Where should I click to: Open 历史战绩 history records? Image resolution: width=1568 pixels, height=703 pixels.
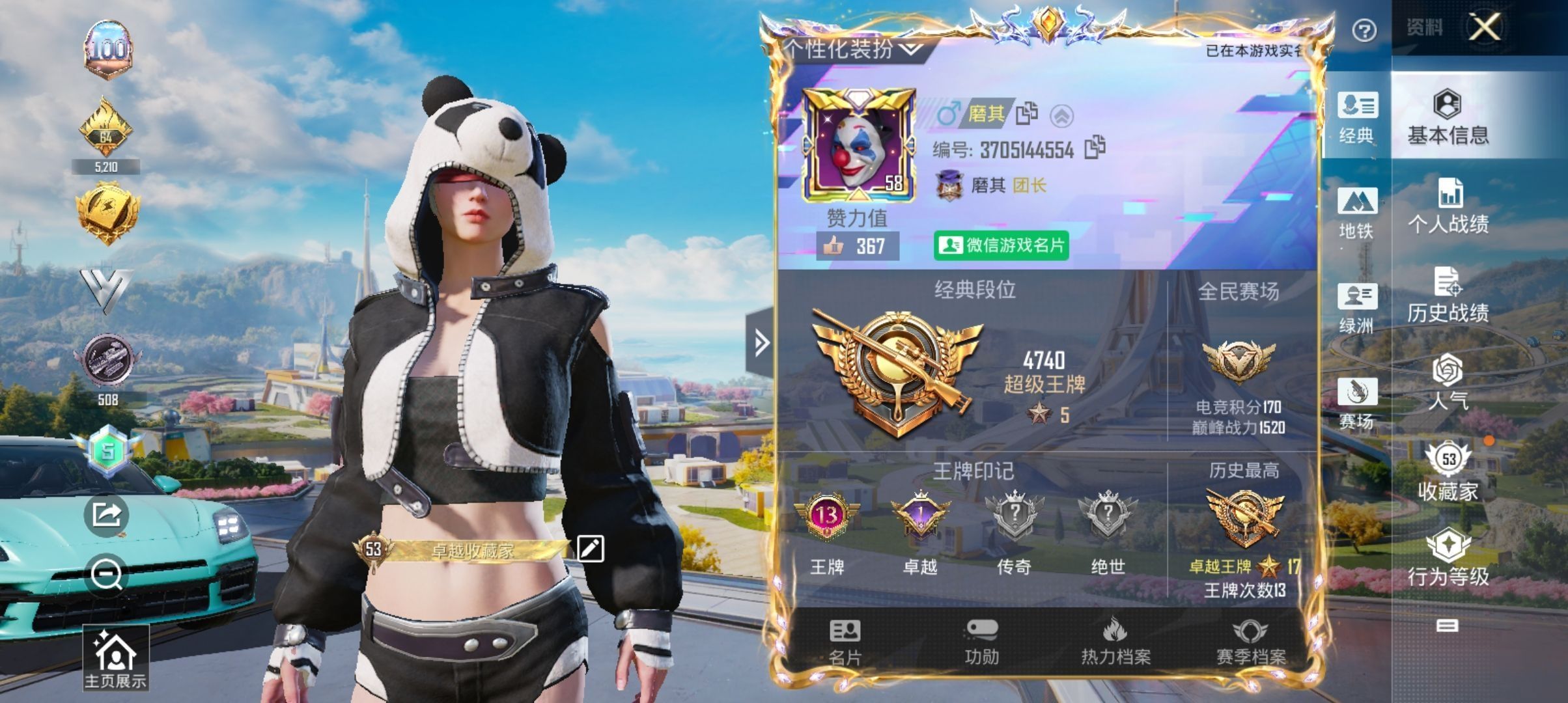pyautogui.click(x=1448, y=295)
